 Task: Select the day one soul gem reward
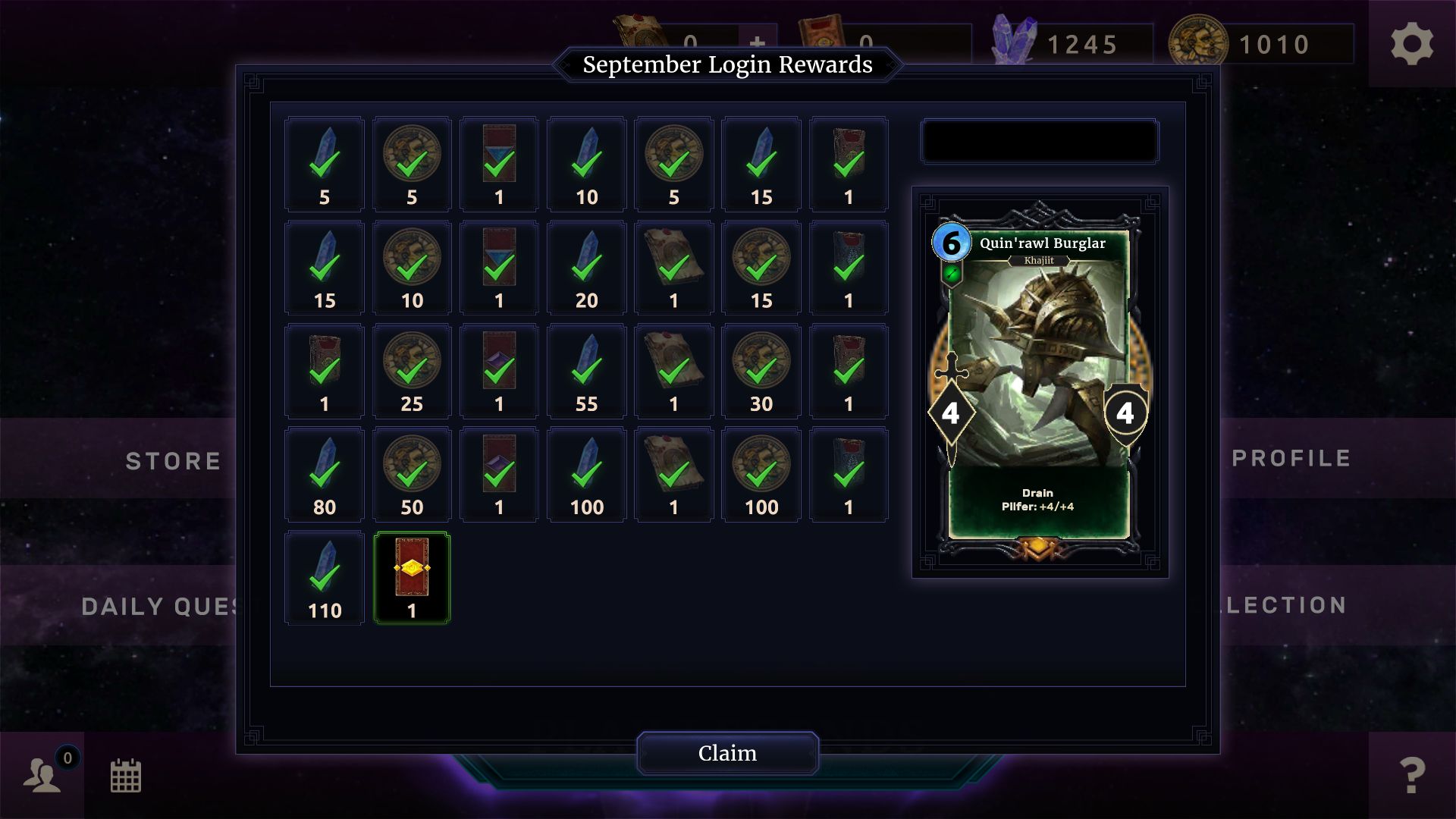click(x=324, y=163)
